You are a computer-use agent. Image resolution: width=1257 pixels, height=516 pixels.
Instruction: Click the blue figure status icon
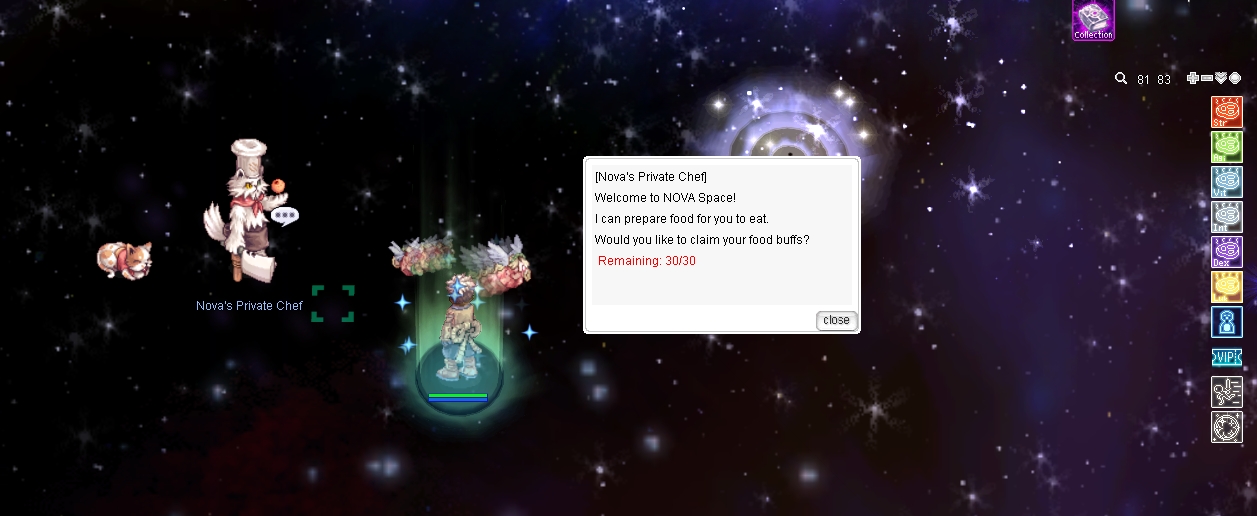pos(1226,321)
